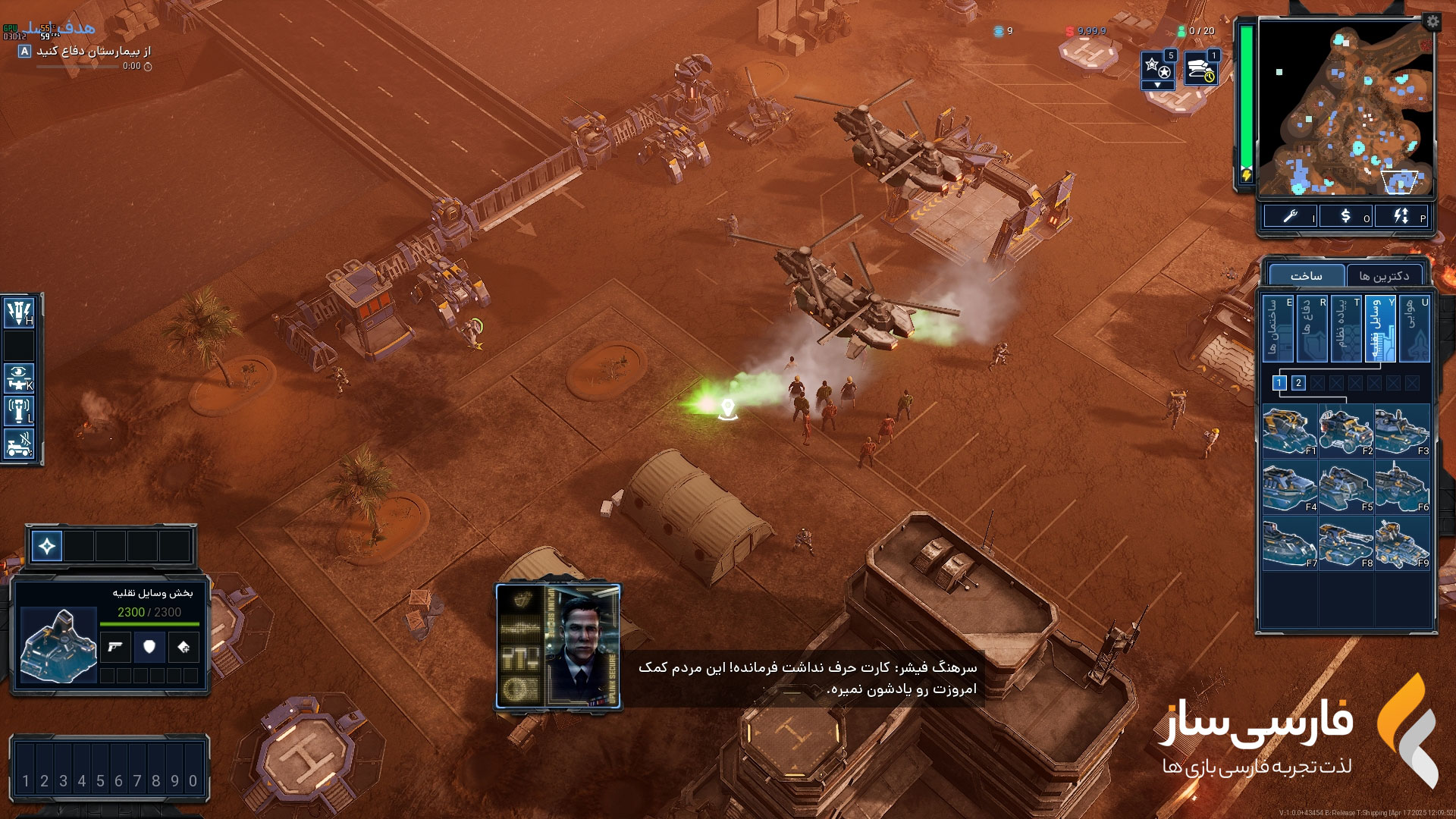Build the vehicle in the F5 slot

click(1346, 486)
